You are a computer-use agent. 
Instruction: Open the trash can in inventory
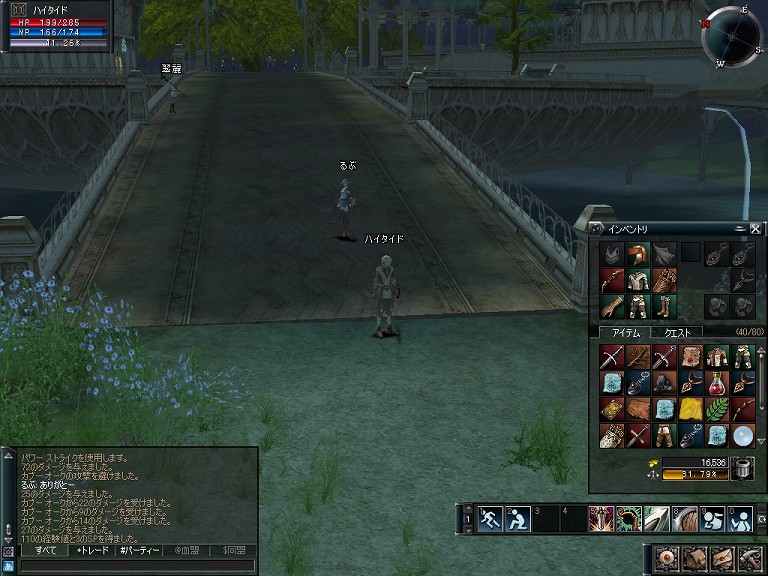(x=742, y=467)
